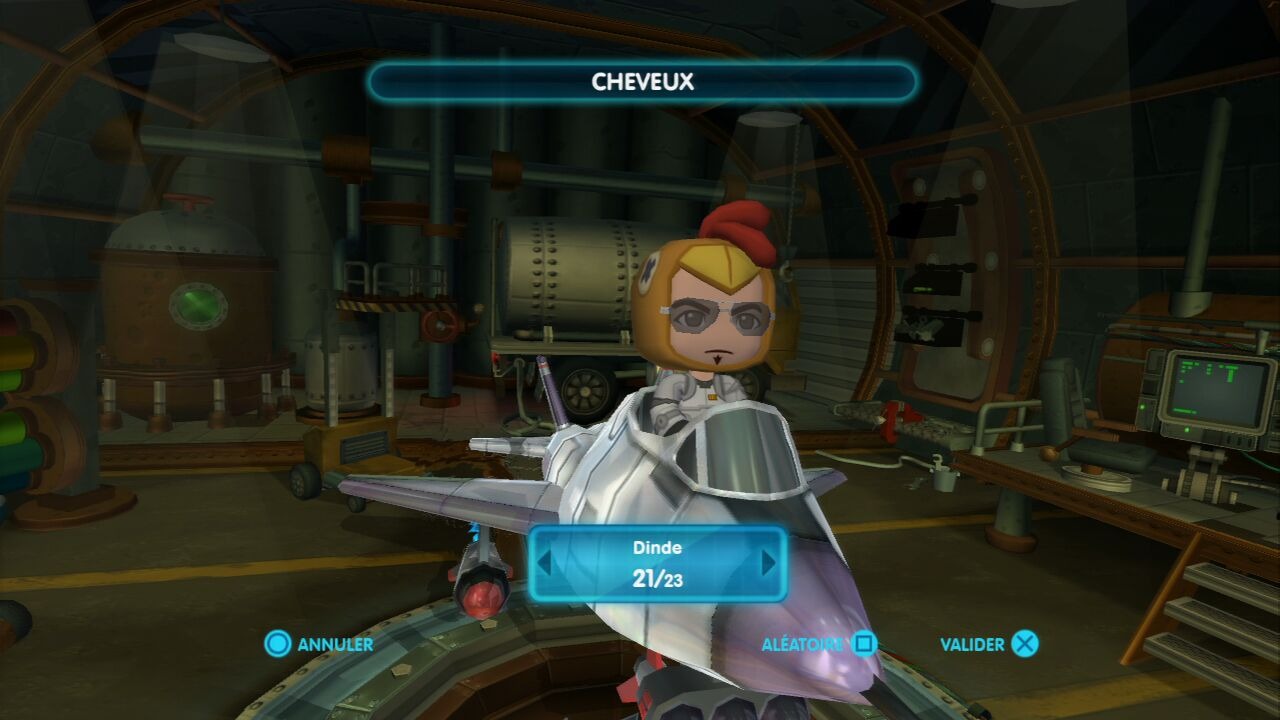Choose the Annuler cancel option
The image size is (1280, 720).
pyautogui.click(x=320, y=644)
